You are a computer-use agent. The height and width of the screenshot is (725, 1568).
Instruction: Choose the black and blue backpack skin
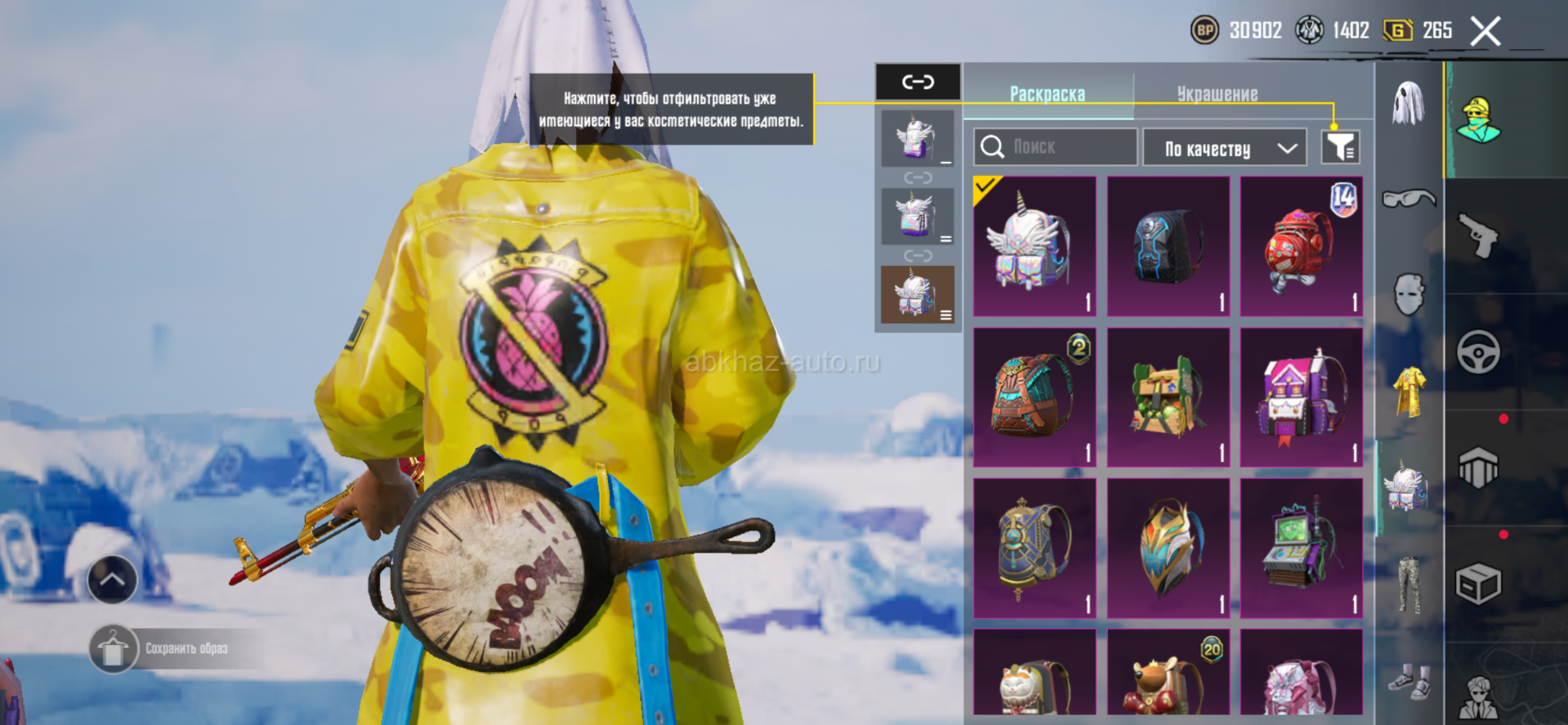pos(1168,246)
